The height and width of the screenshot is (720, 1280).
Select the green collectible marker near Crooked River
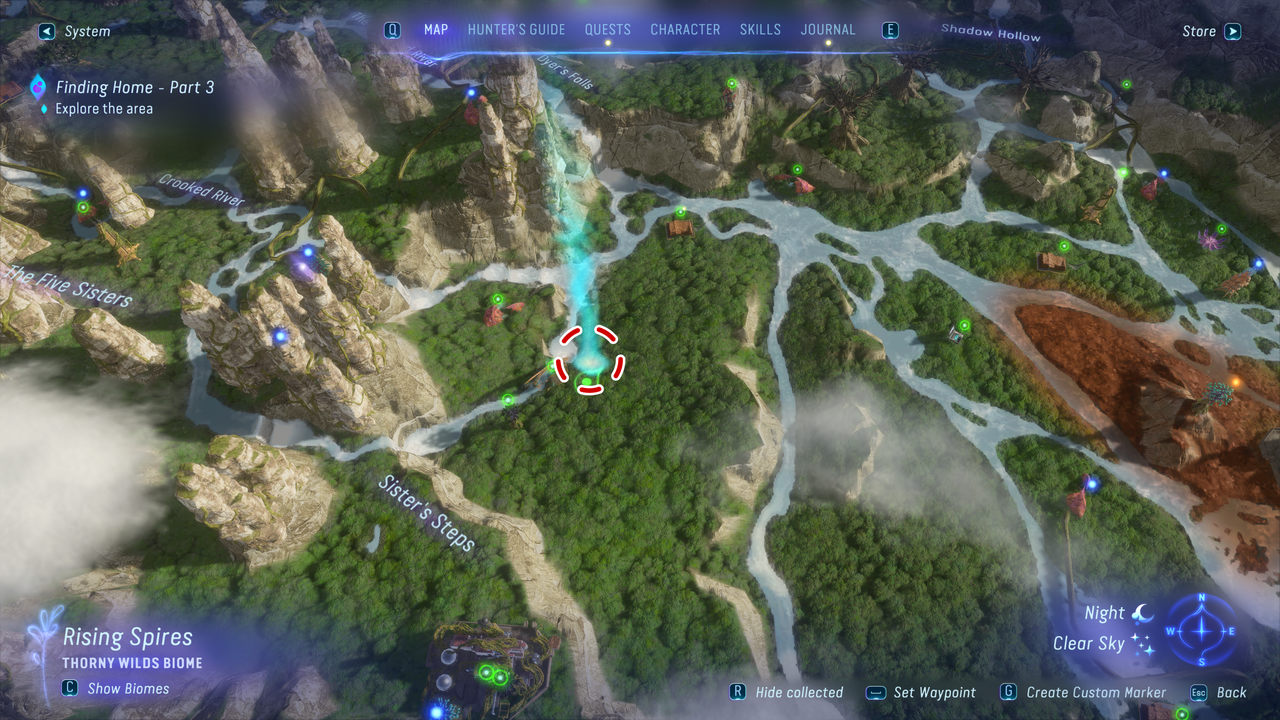click(83, 206)
